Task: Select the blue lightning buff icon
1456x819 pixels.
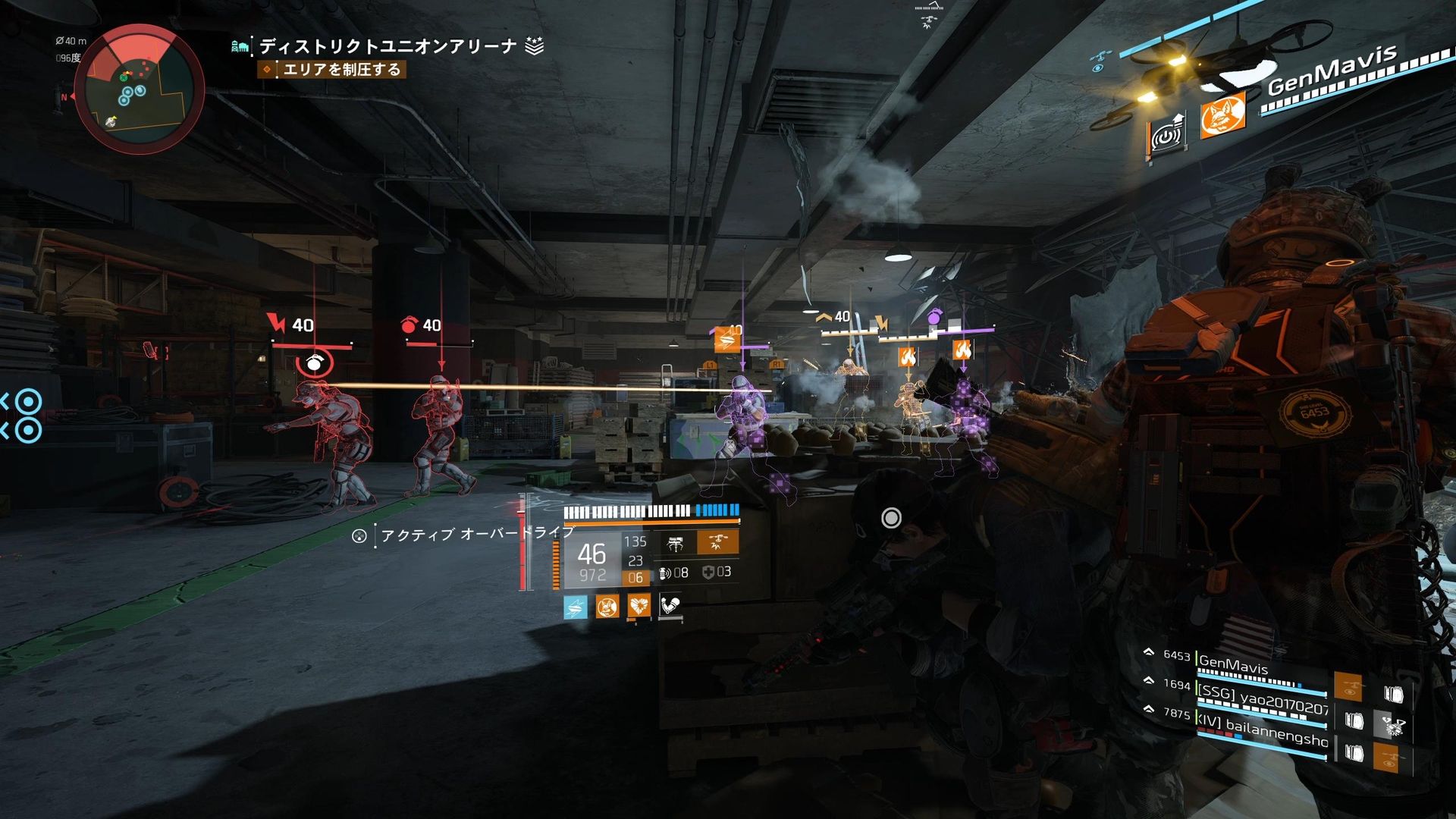Action: coord(574,607)
